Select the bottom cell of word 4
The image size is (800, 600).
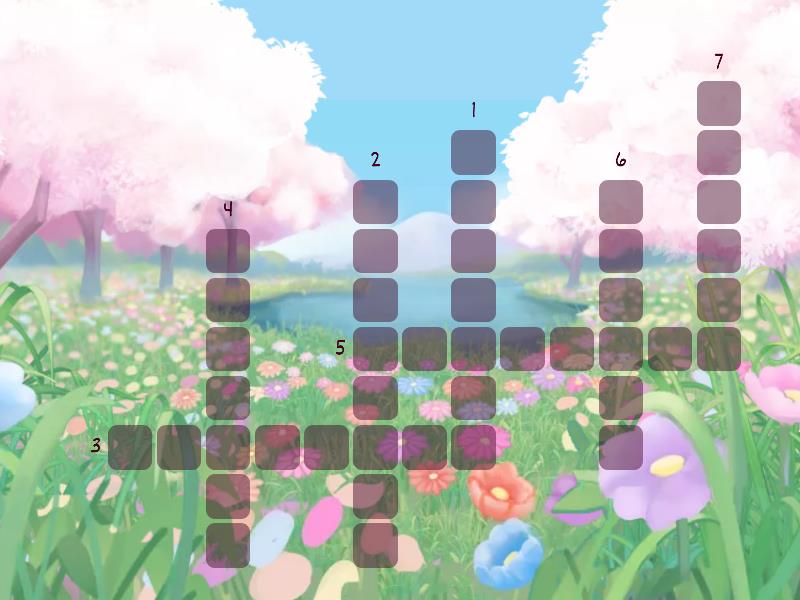point(228,545)
